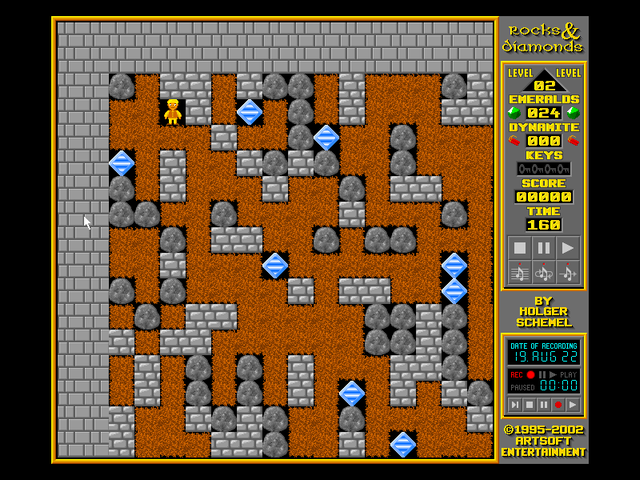Play back the recorded tape

(572, 405)
